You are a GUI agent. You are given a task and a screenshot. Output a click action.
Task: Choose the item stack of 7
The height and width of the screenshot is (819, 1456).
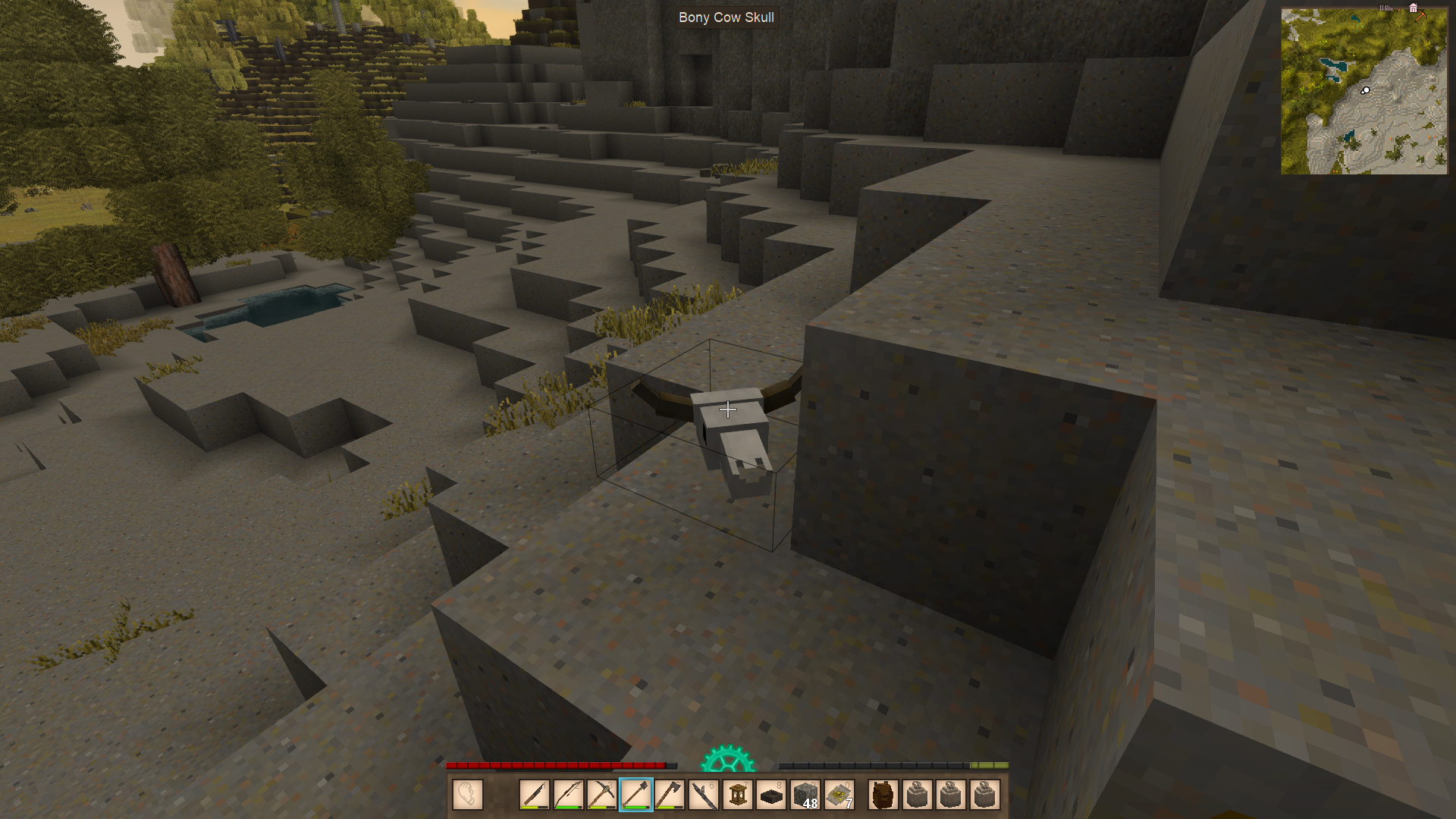point(839,795)
